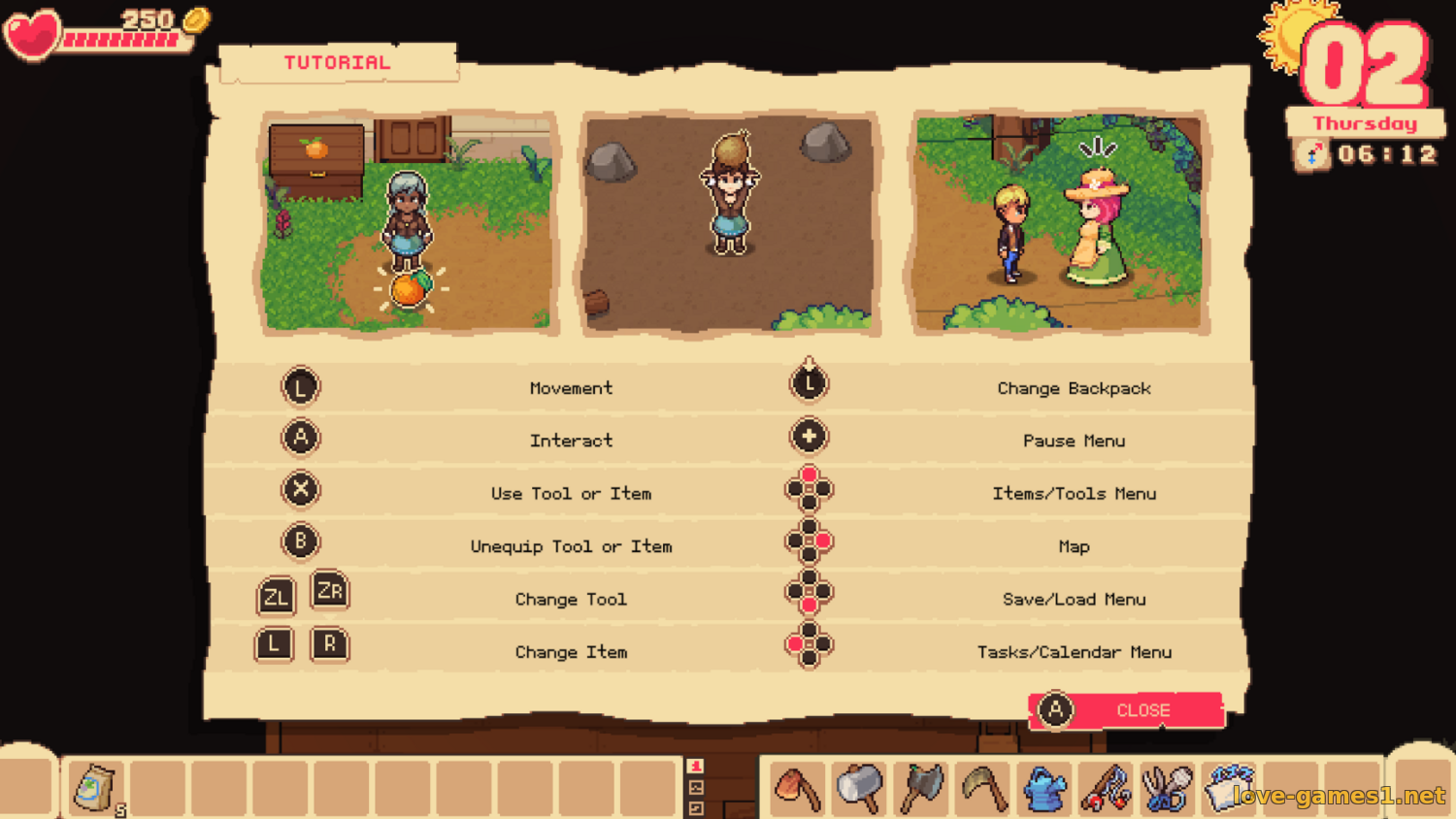Image resolution: width=1456 pixels, height=819 pixels.
Task: Select the shears tool
Action: point(1167,788)
